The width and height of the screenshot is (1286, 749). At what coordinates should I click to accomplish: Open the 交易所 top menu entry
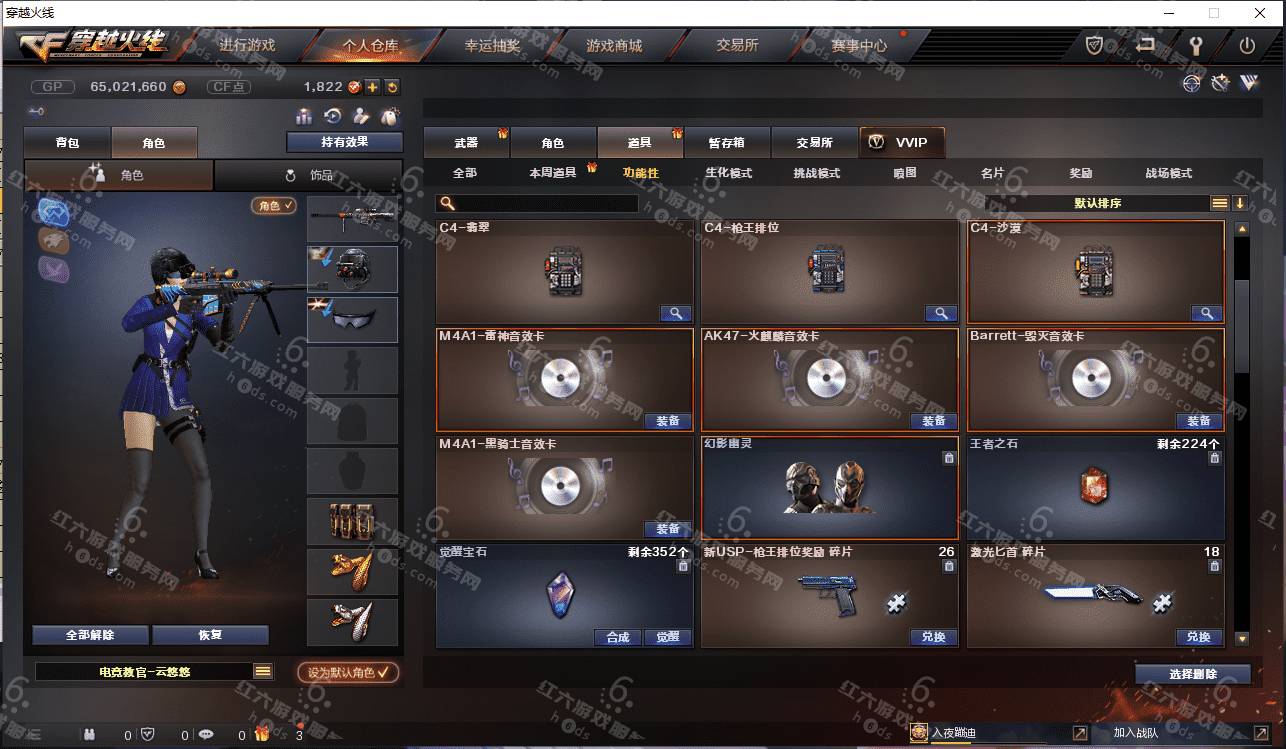pyautogui.click(x=737, y=46)
